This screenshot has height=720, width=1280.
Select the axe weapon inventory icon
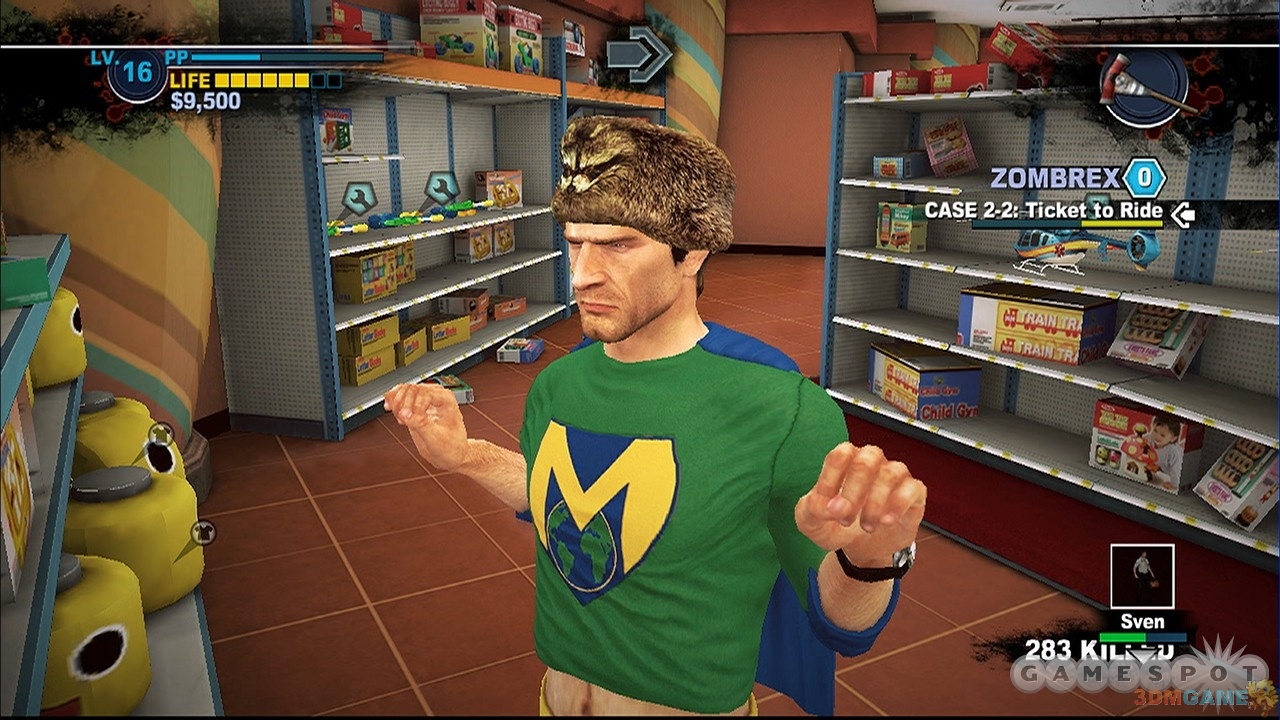(1144, 87)
